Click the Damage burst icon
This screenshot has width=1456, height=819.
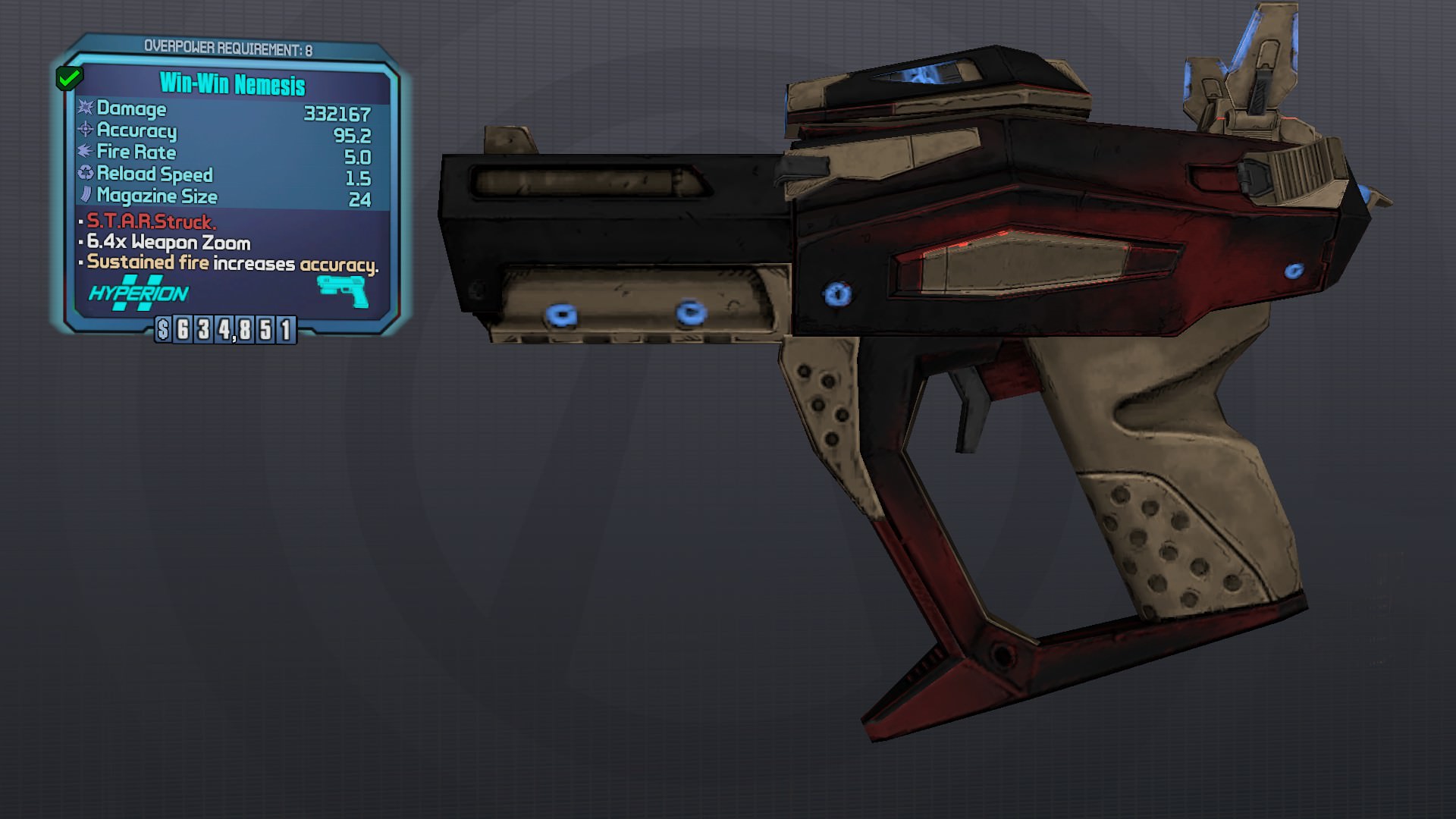86,109
